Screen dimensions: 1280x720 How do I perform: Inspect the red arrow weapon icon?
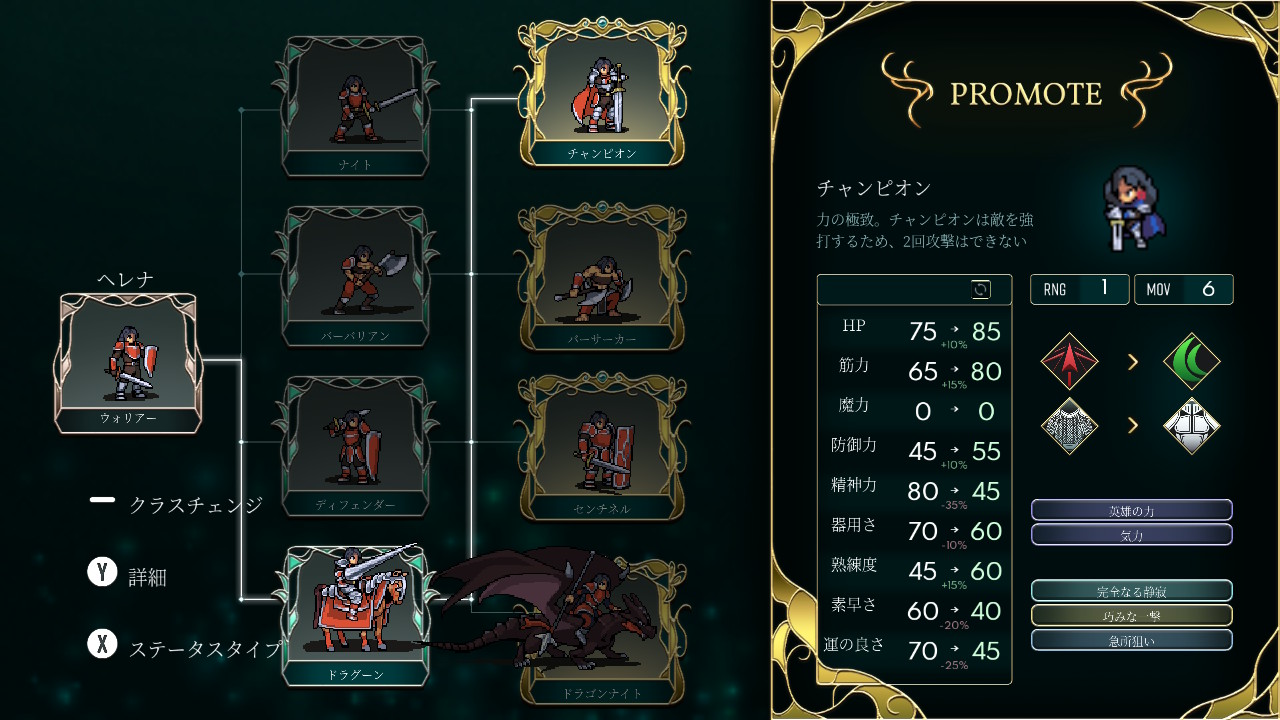1069,362
